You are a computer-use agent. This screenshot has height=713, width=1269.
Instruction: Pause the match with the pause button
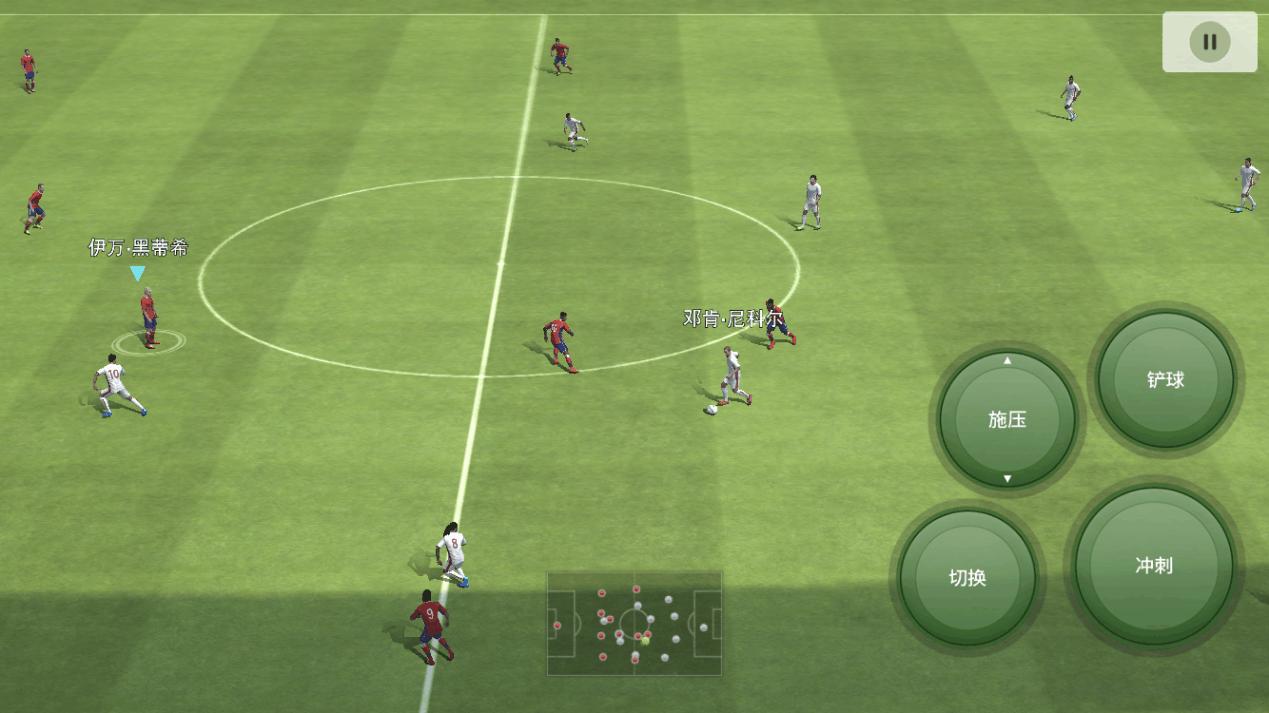(1209, 42)
